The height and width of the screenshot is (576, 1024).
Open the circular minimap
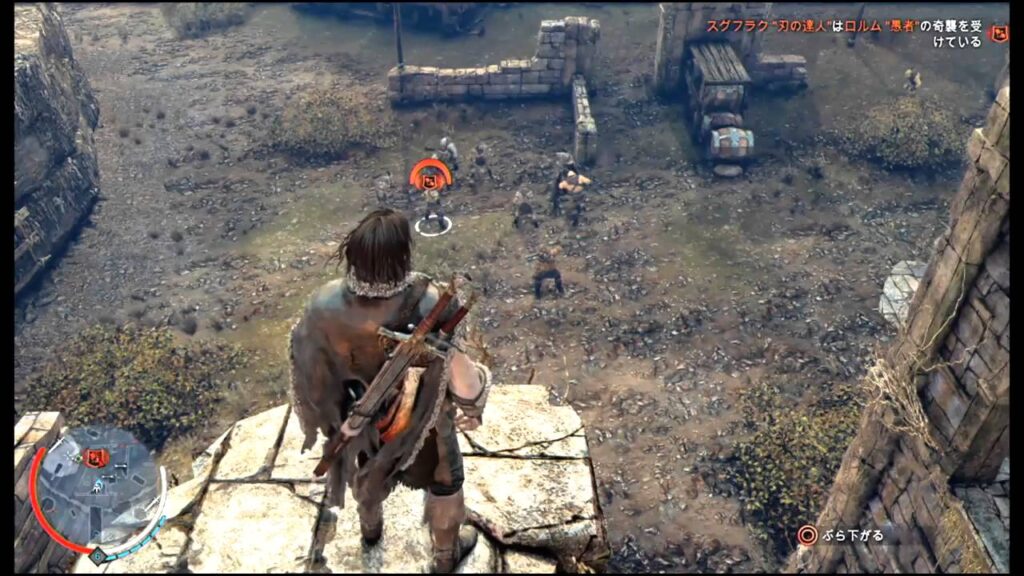tap(98, 492)
